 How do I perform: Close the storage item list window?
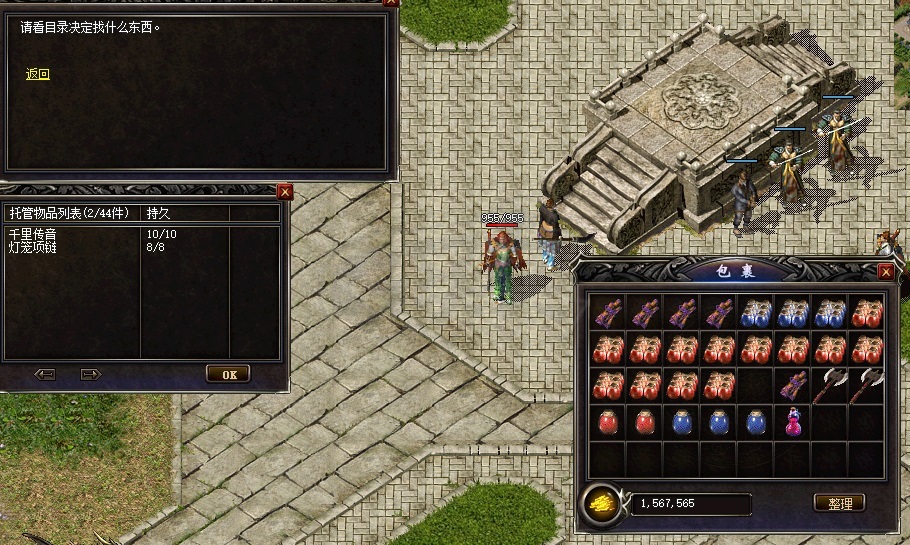[x=285, y=191]
